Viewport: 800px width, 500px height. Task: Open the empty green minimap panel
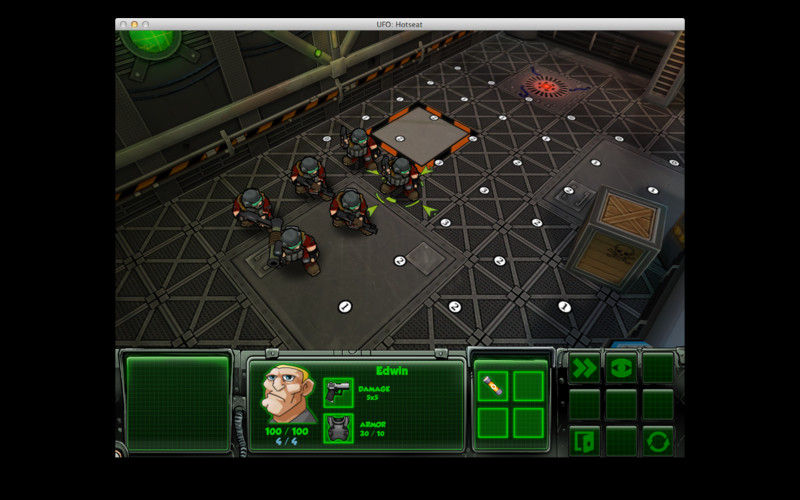click(x=178, y=403)
